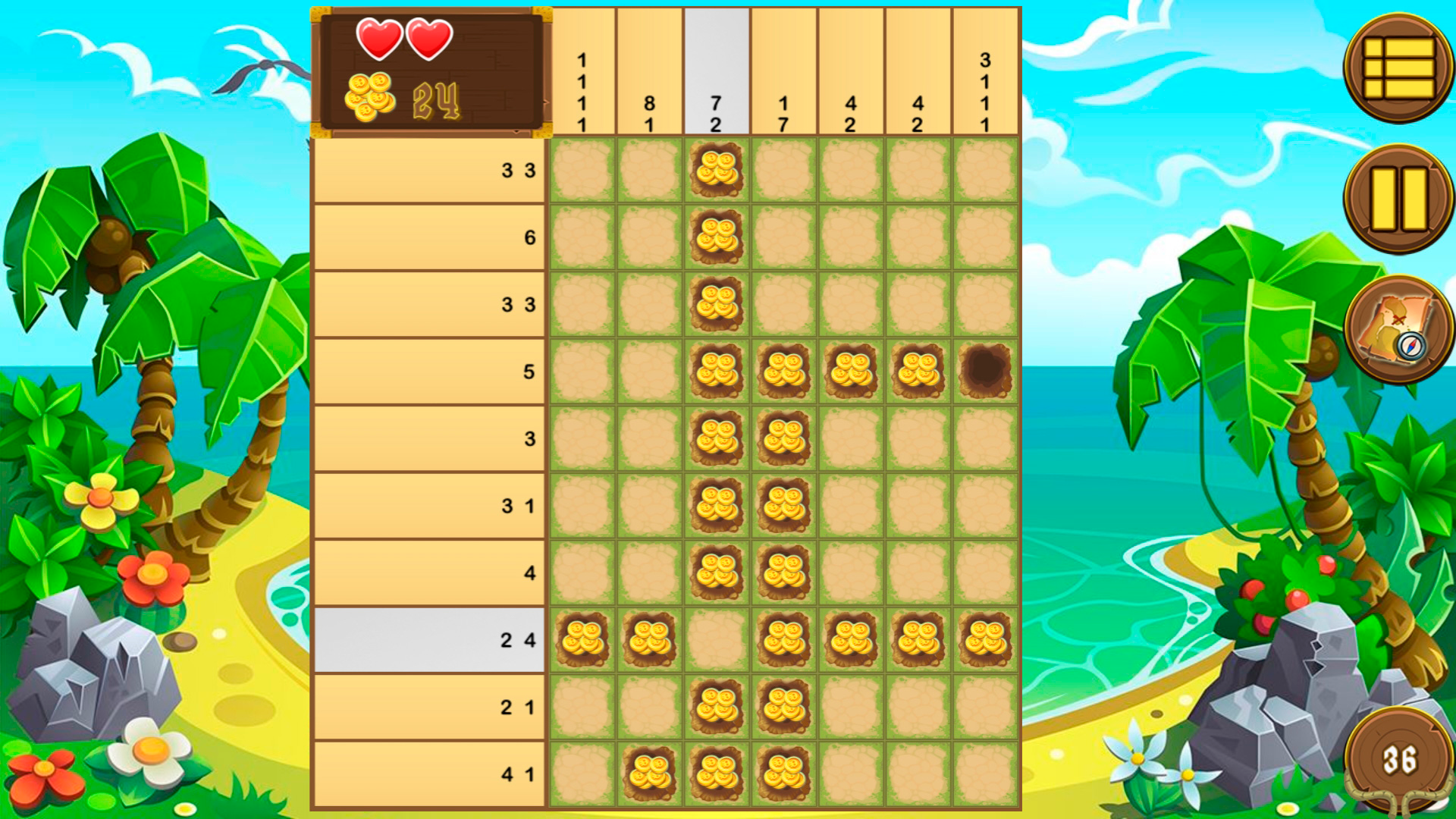Select the row labeled 2 1
Viewport: 1456px width, 819px height.
tap(432, 705)
